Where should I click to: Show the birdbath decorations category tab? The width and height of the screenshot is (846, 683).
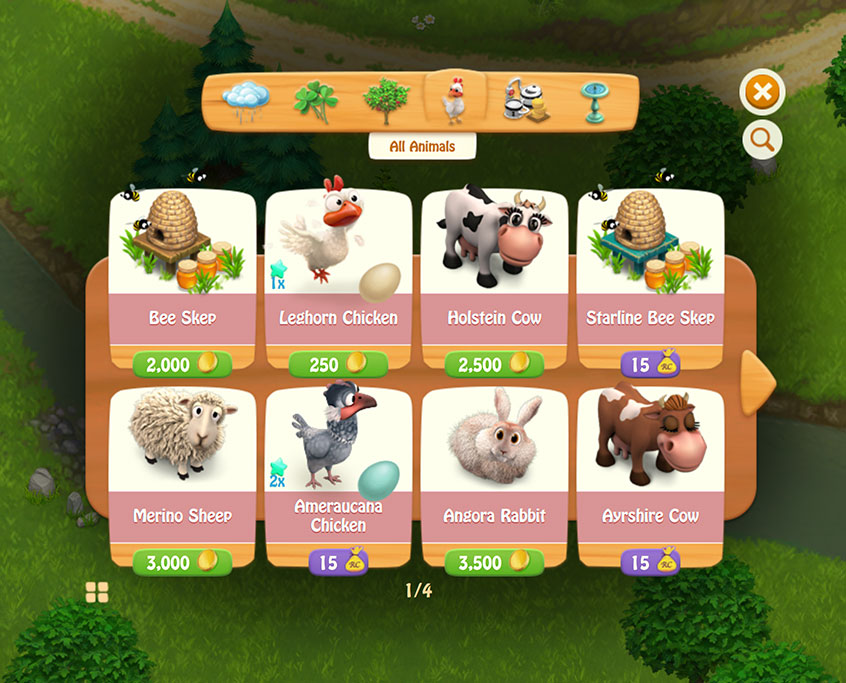tap(596, 100)
